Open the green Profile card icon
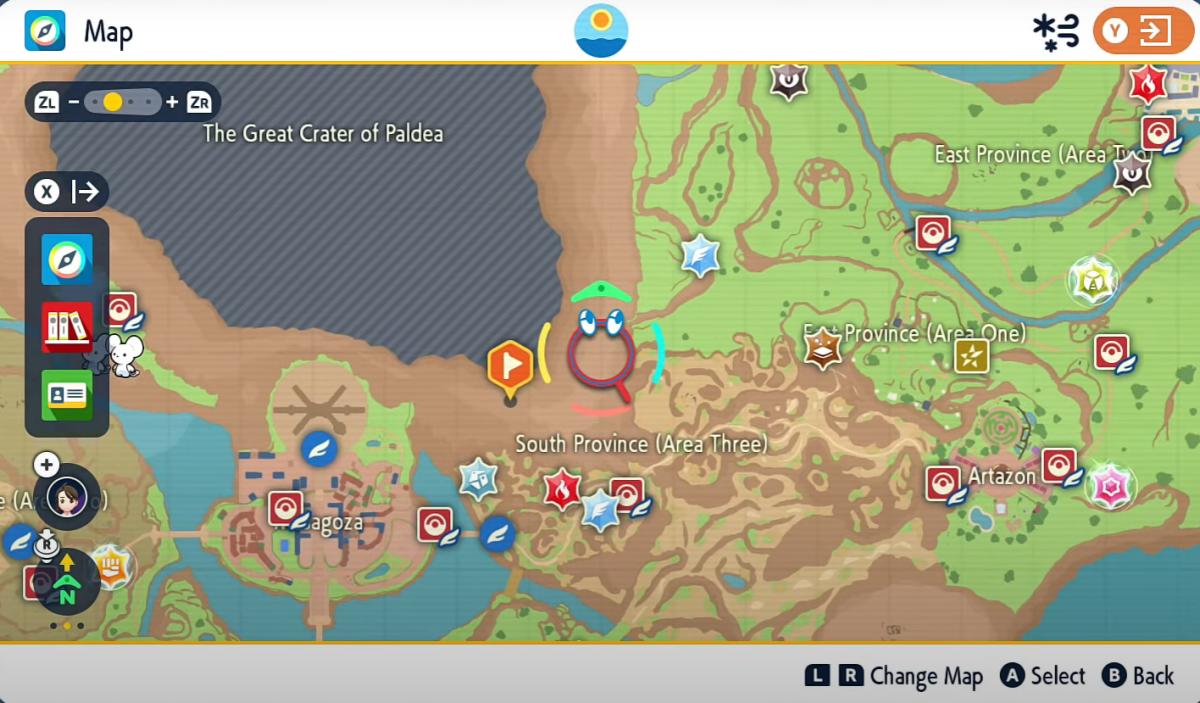Screen dimensions: 1200x703 pos(67,395)
